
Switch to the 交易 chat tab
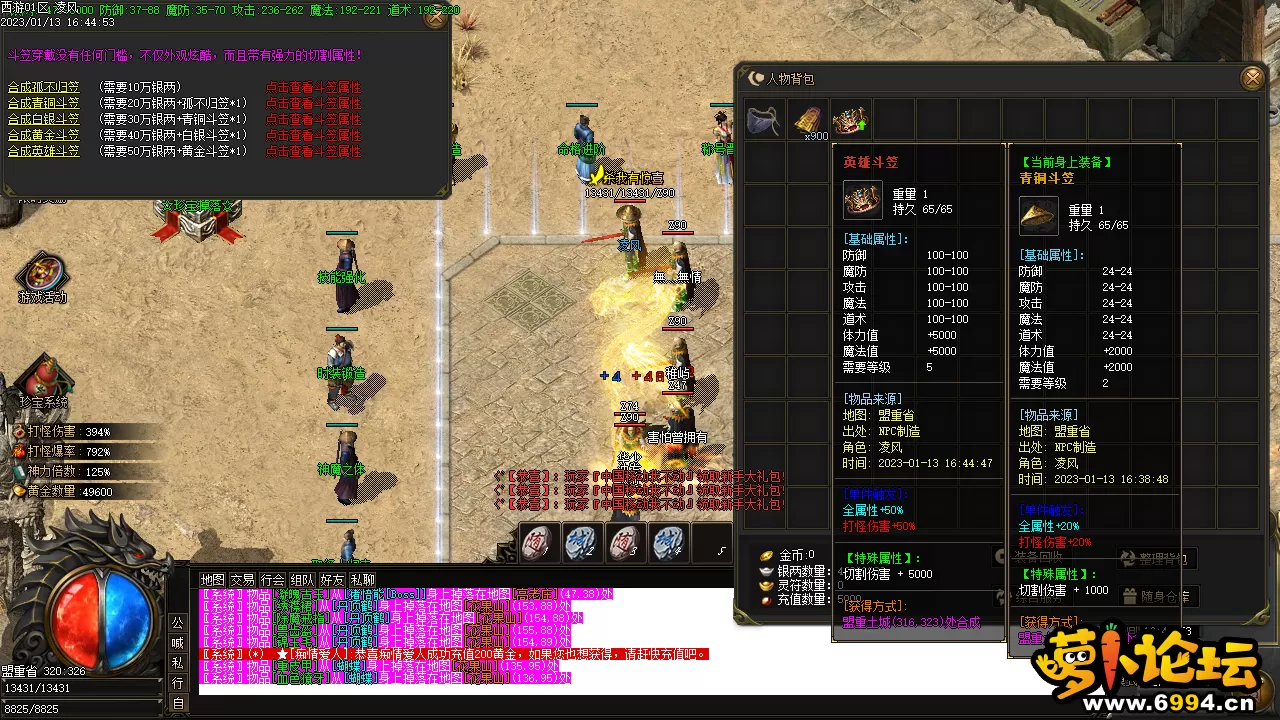tap(242, 579)
